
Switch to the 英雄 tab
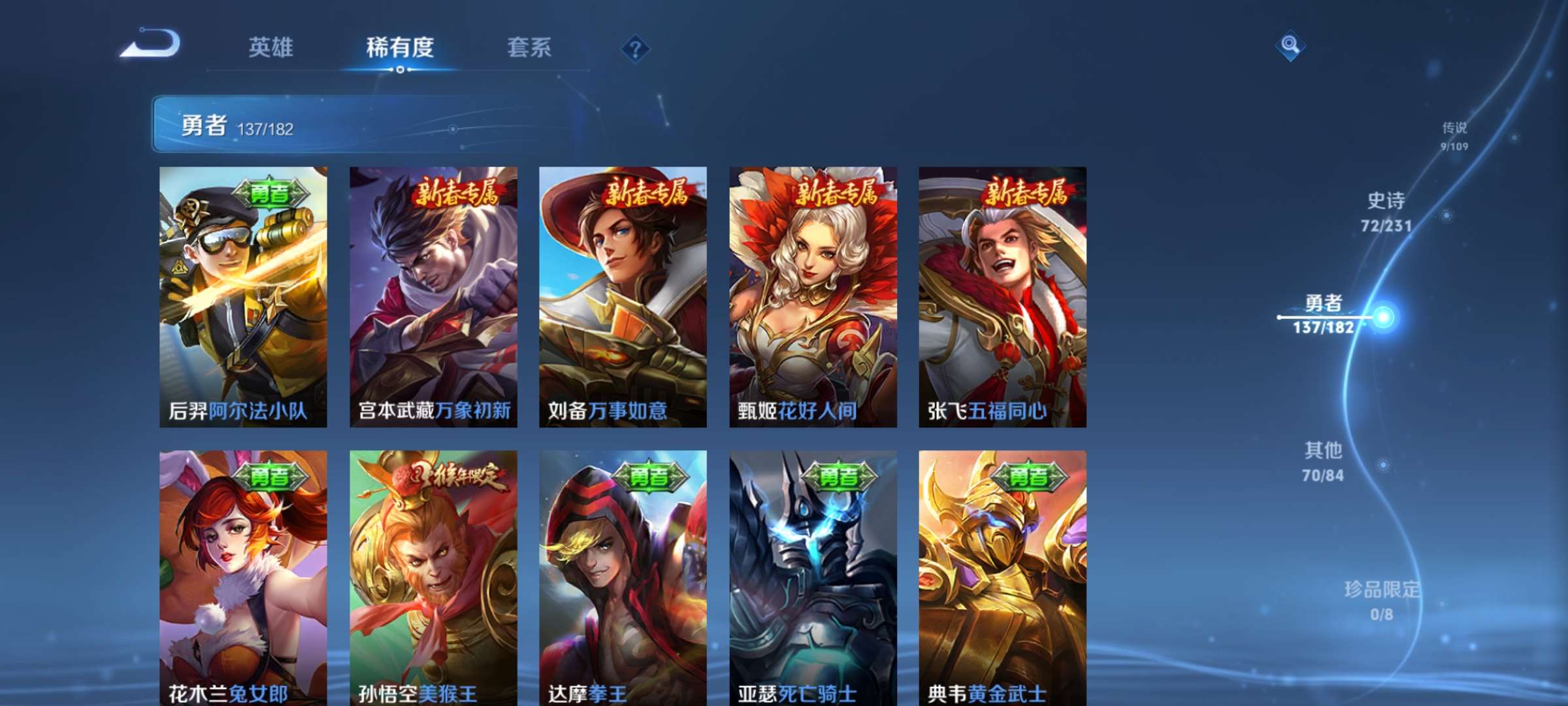(270, 47)
